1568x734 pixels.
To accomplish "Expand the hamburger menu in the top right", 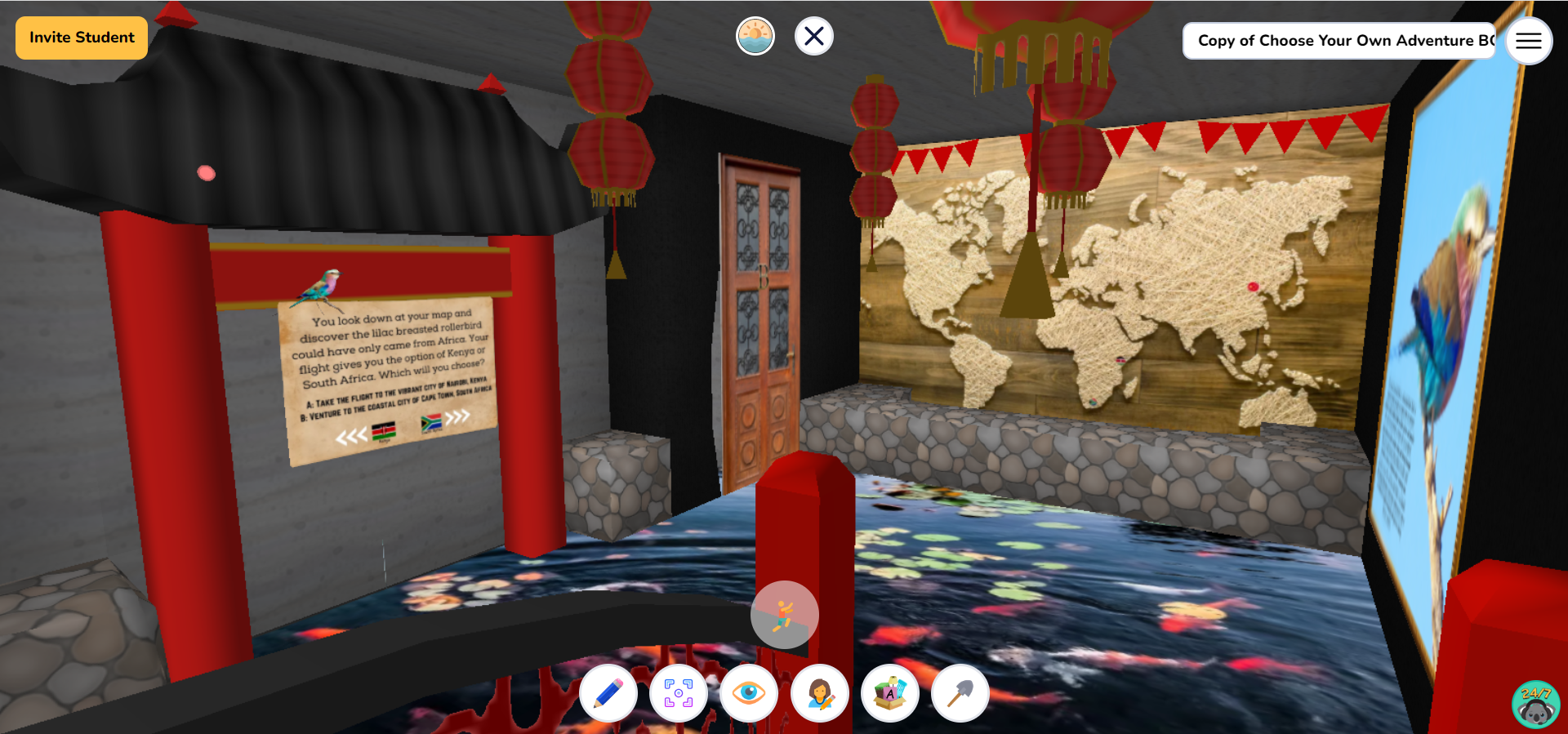I will [x=1528, y=41].
